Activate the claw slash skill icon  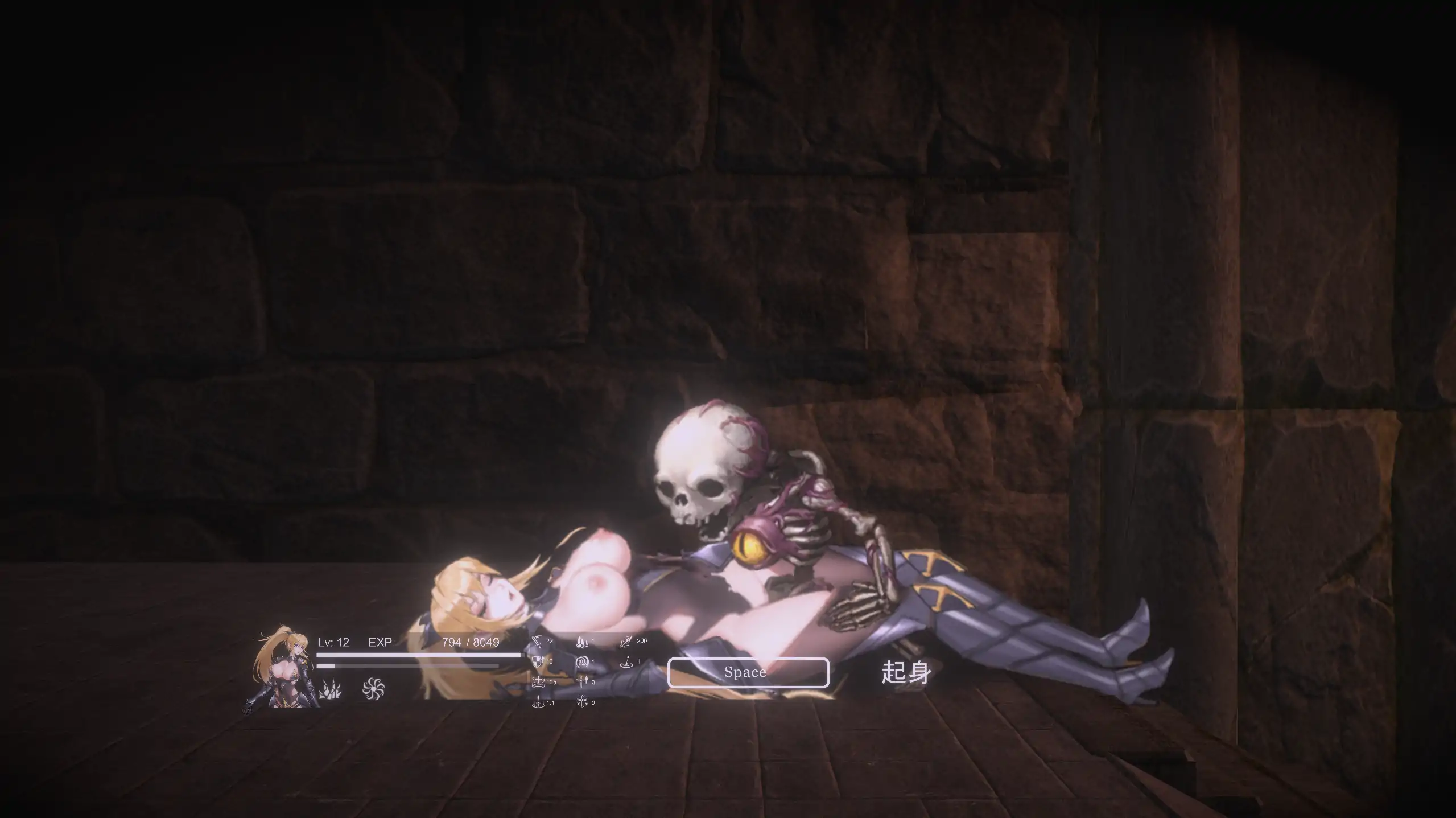[329, 690]
